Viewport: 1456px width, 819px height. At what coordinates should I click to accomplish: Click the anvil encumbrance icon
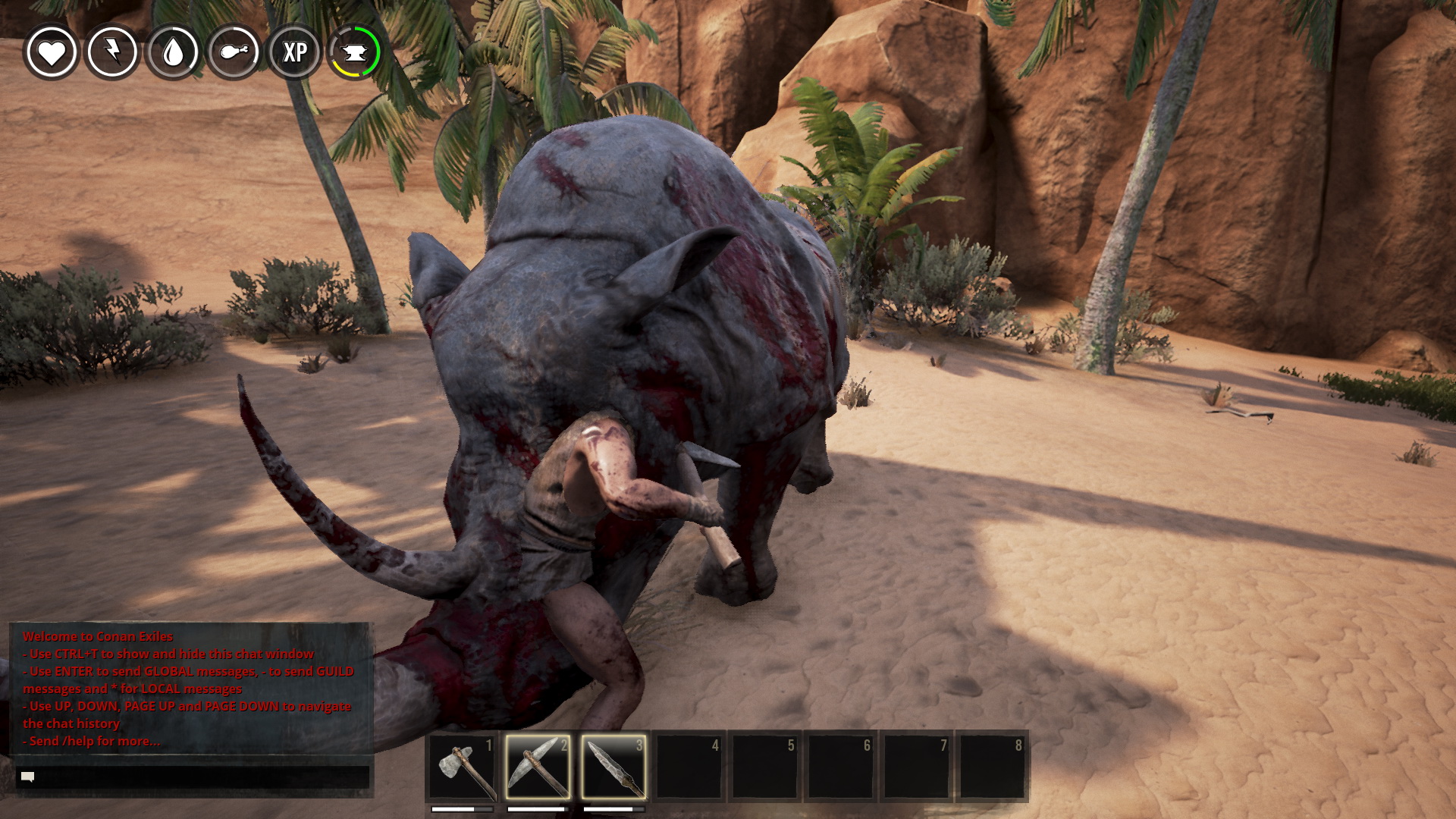click(x=355, y=52)
